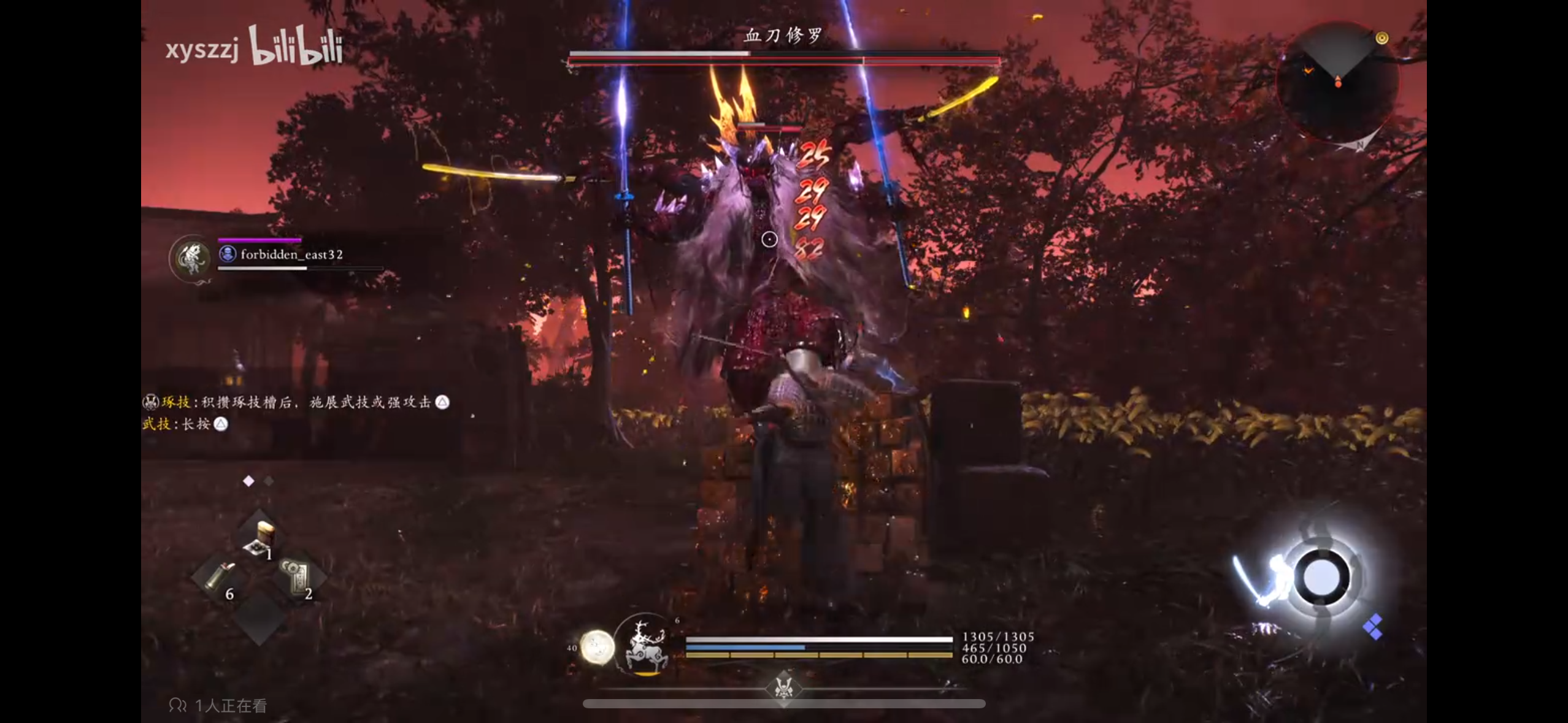
Task: Click the gold target marker on minimap
Action: click(1382, 39)
